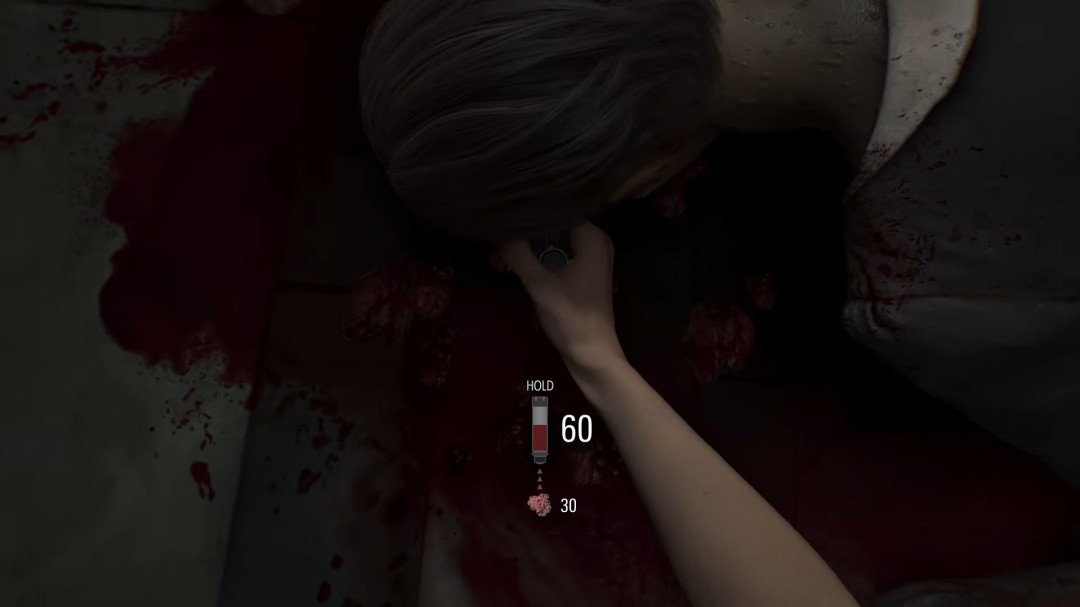Click the blood collector vial icon
This screenshot has width=1080, height=607.
pos(539,429)
